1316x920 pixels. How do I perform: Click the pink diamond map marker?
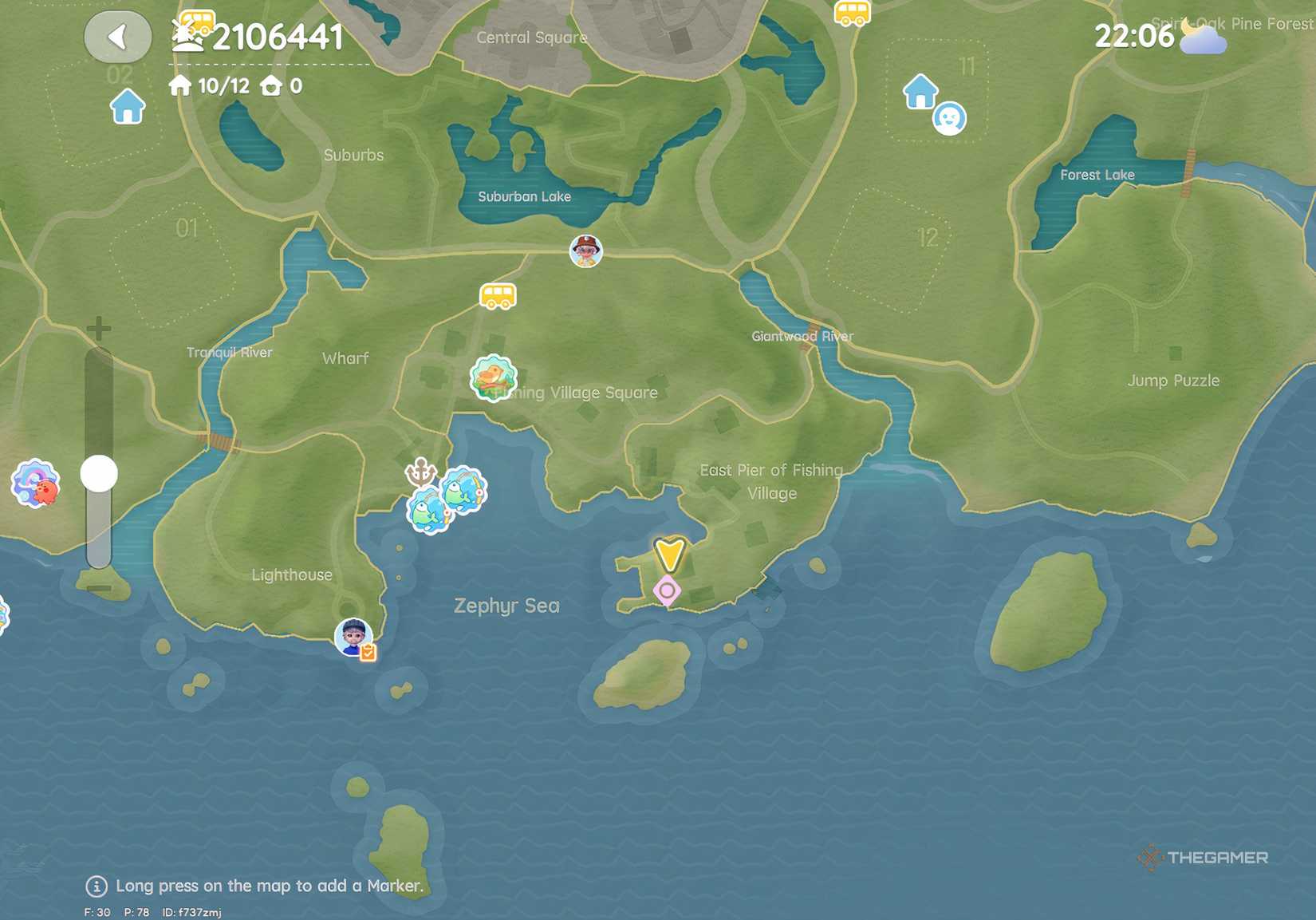click(x=668, y=591)
